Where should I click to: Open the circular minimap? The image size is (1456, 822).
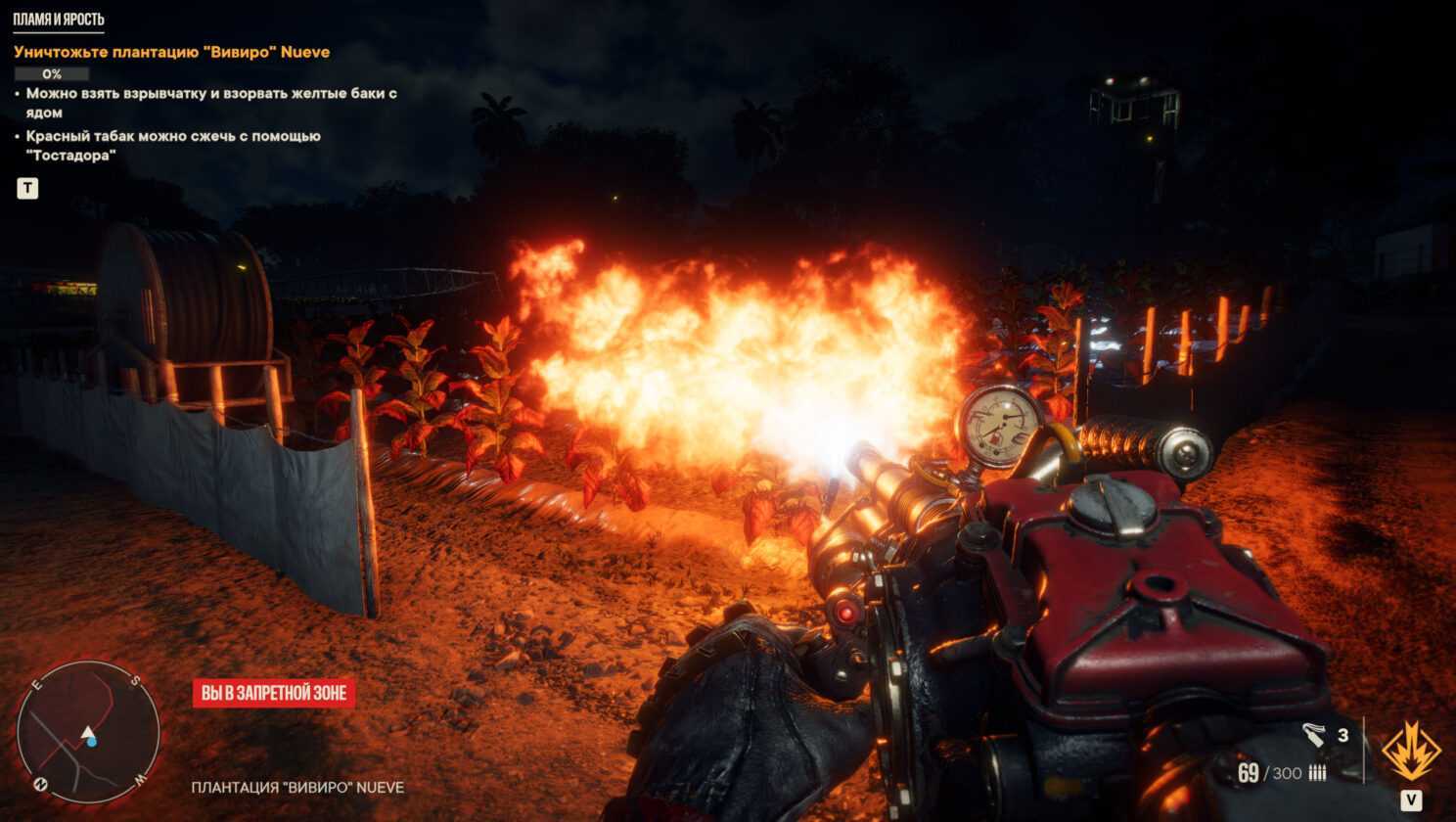point(88,731)
